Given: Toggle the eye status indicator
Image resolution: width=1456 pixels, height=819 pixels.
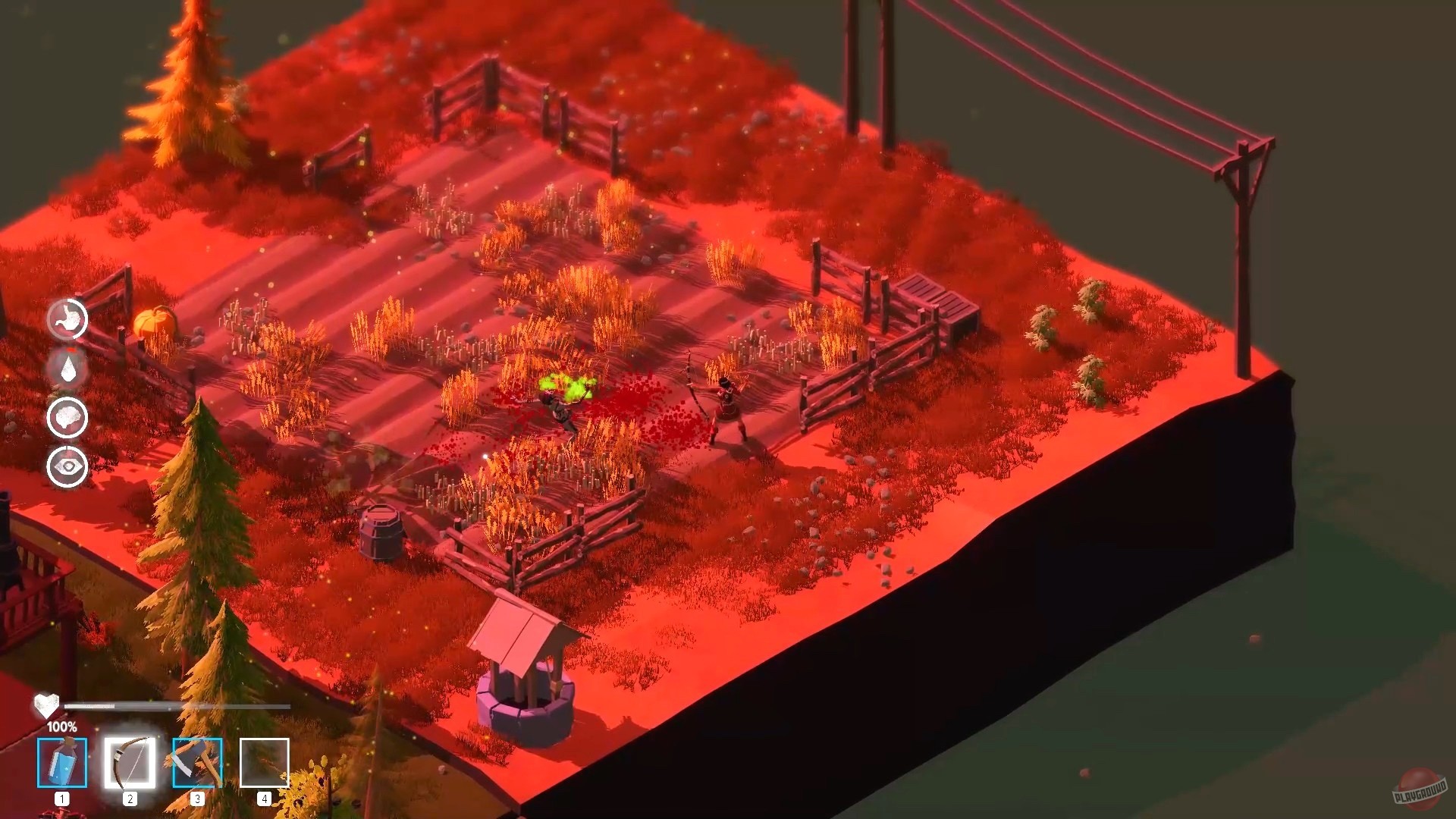Looking at the screenshot, I should click(x=65, y=467).
